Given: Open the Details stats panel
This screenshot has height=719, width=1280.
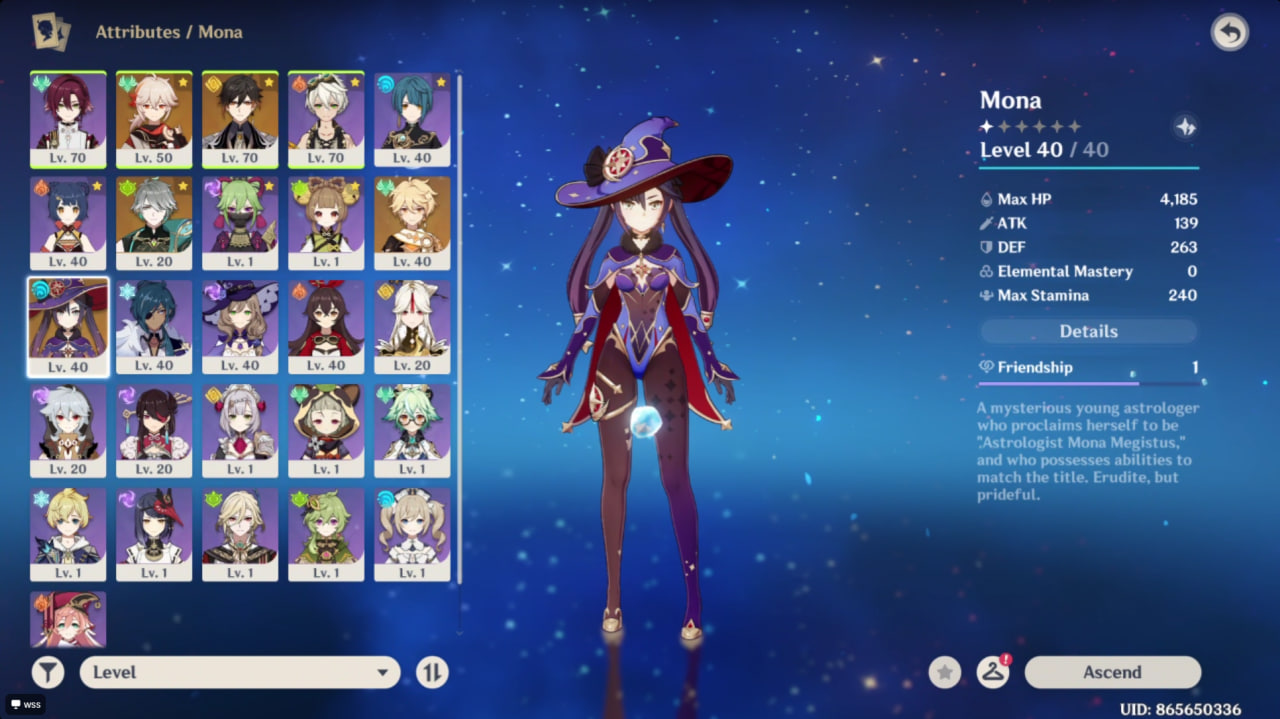Looking at the screenshot, I should pos(1088,331).
